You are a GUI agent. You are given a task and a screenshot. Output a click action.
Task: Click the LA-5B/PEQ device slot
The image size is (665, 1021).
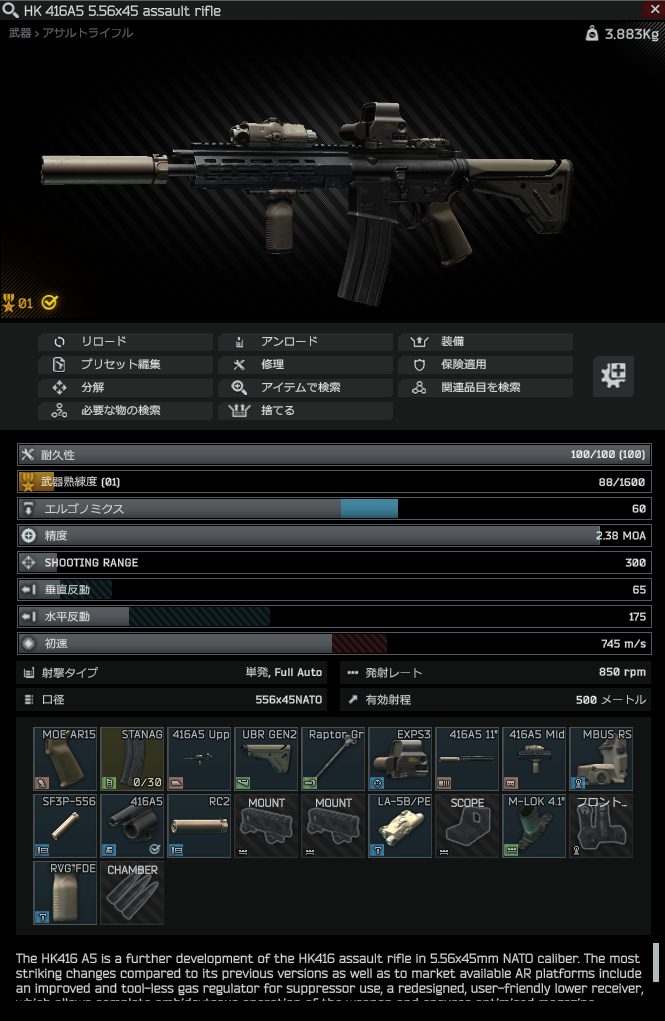(x=400, y=826)
